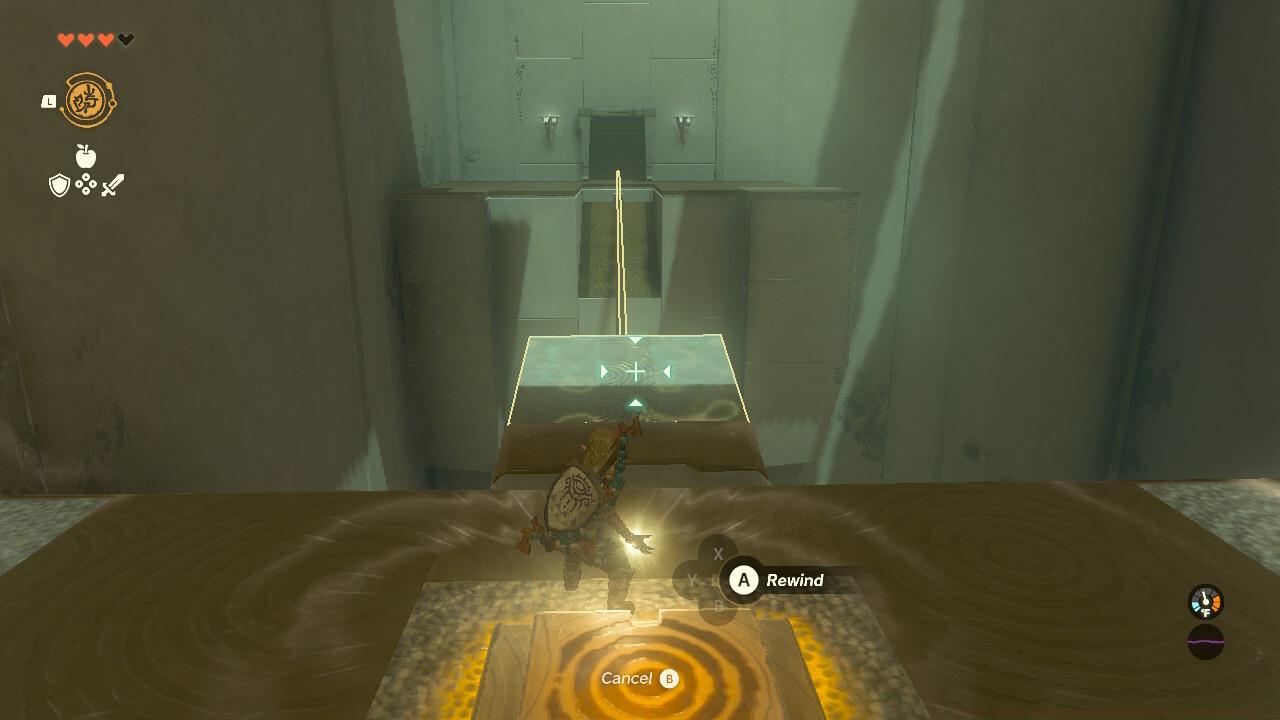Screen dimensions: 1280x720
Task: Select the Recall ability rune icon
Action: coord(88,98)
